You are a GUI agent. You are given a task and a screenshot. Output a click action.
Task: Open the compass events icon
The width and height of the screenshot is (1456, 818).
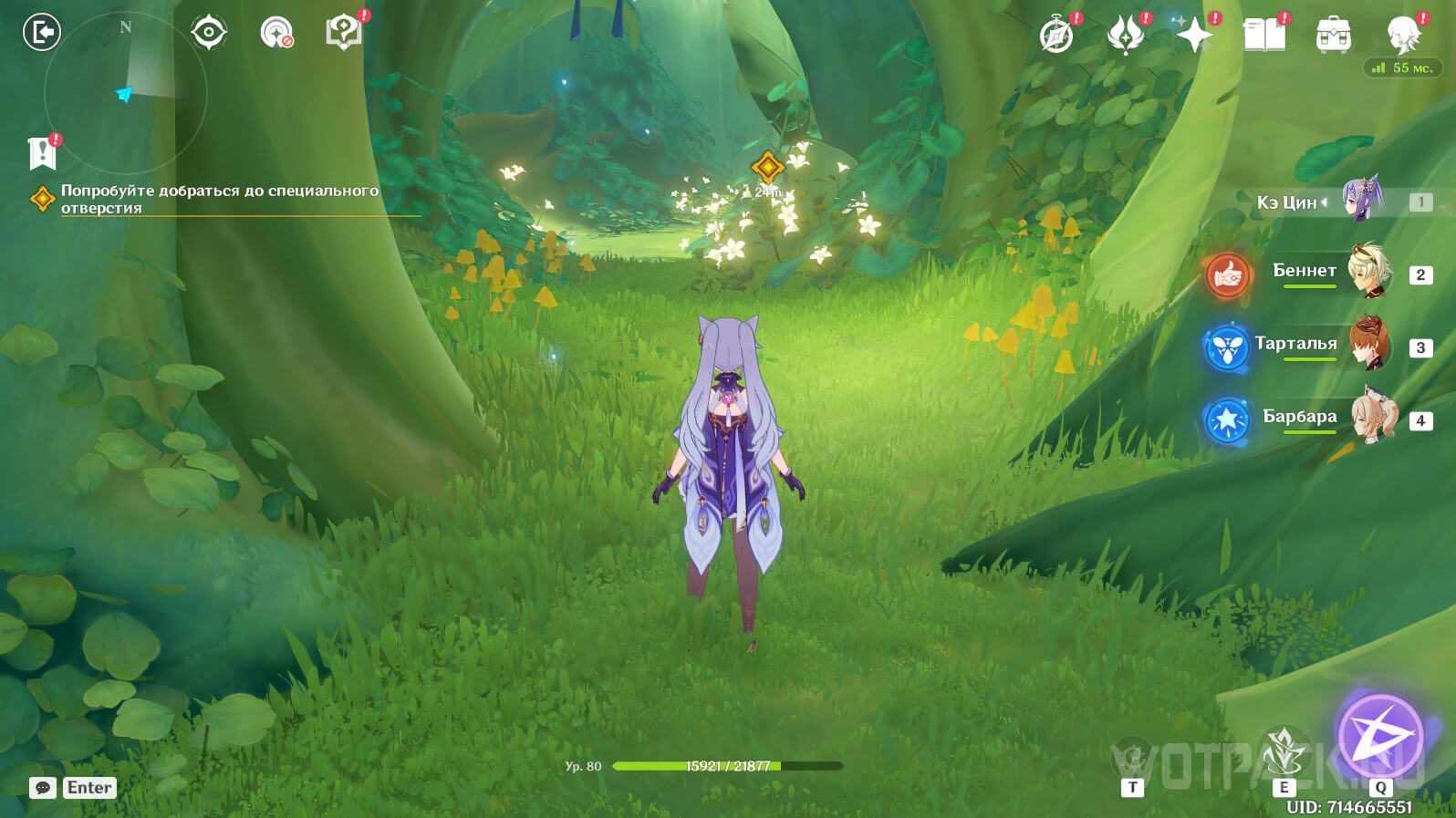click(x=1056, y=36)
